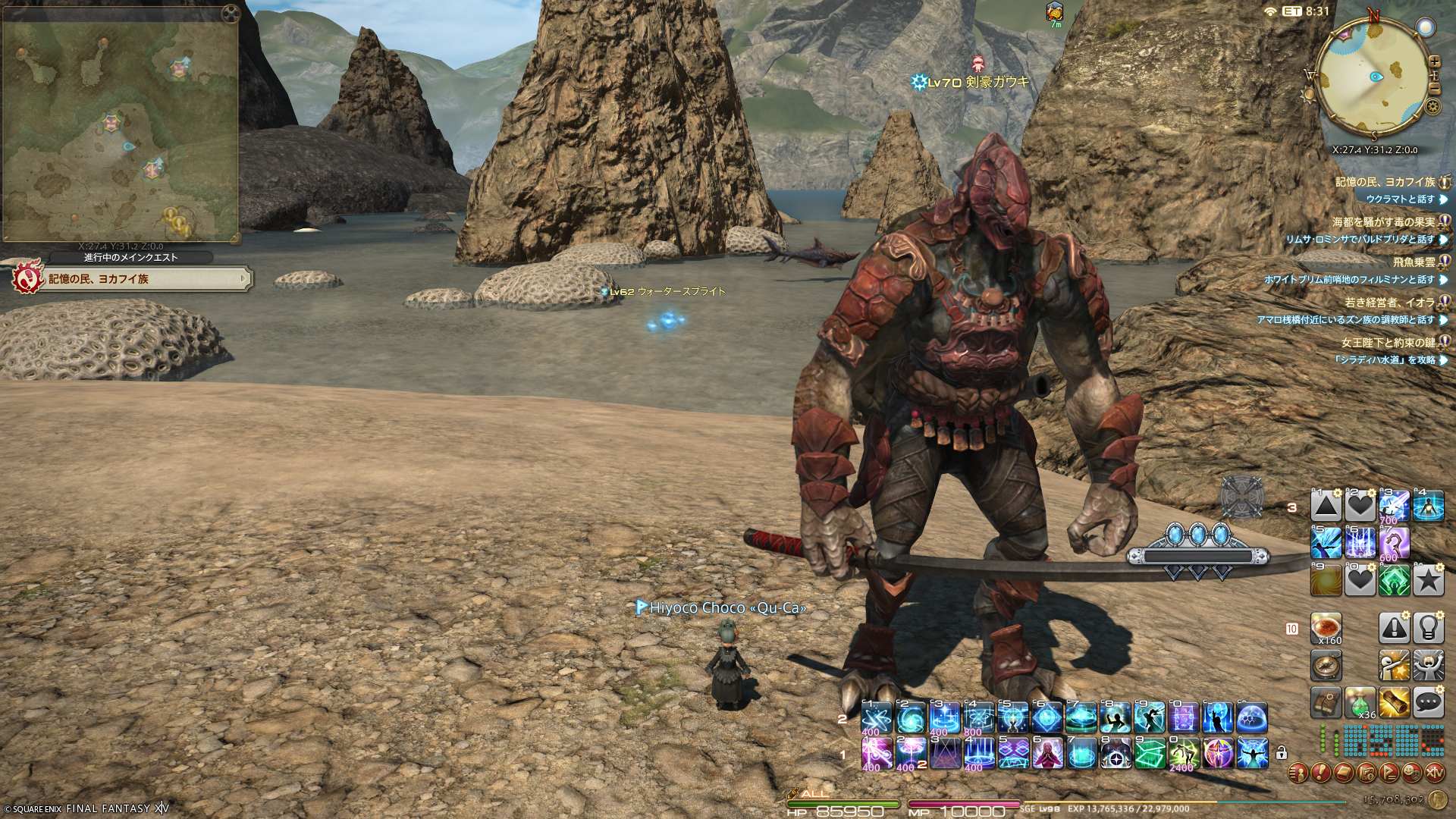Select the quest 女王陛下と約束の鍵 in tracker
This screenshot has width=1456, height=819.
1388,342
